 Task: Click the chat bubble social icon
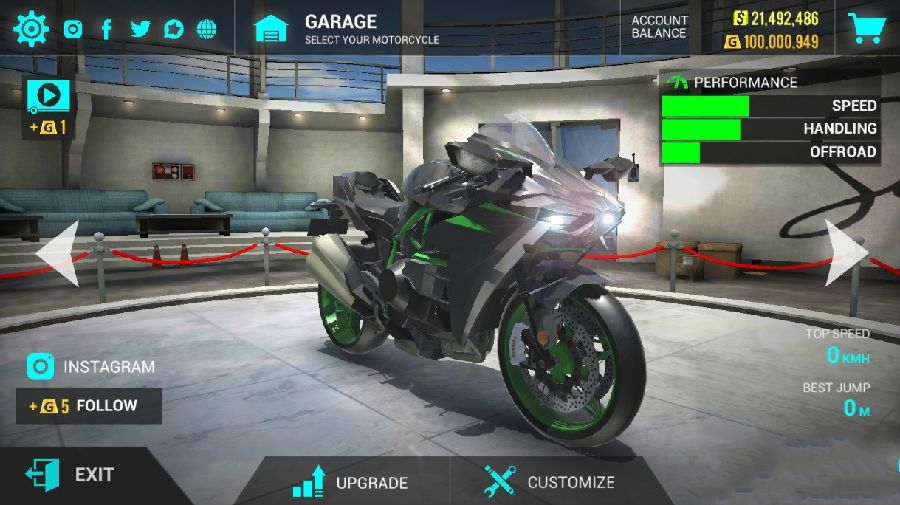pos(173,29)
